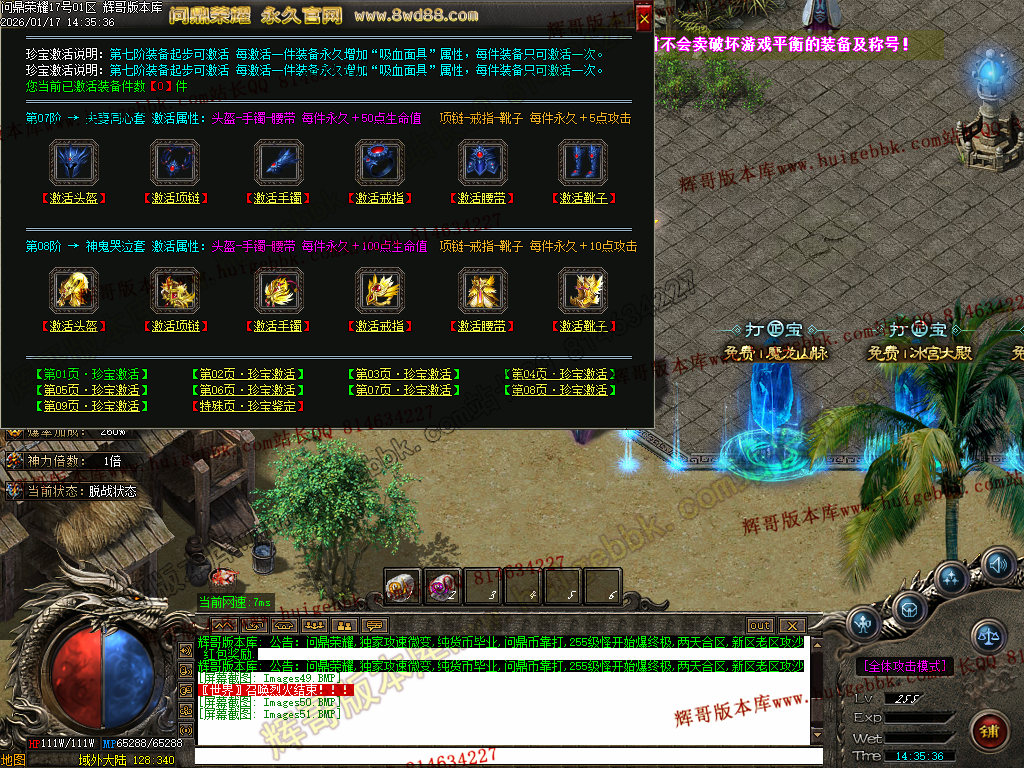This screenshot has height=768, width=1024.
Task: Activate the tier 08 bracelet (激活手镯)
Action: [x=279, y=326]
